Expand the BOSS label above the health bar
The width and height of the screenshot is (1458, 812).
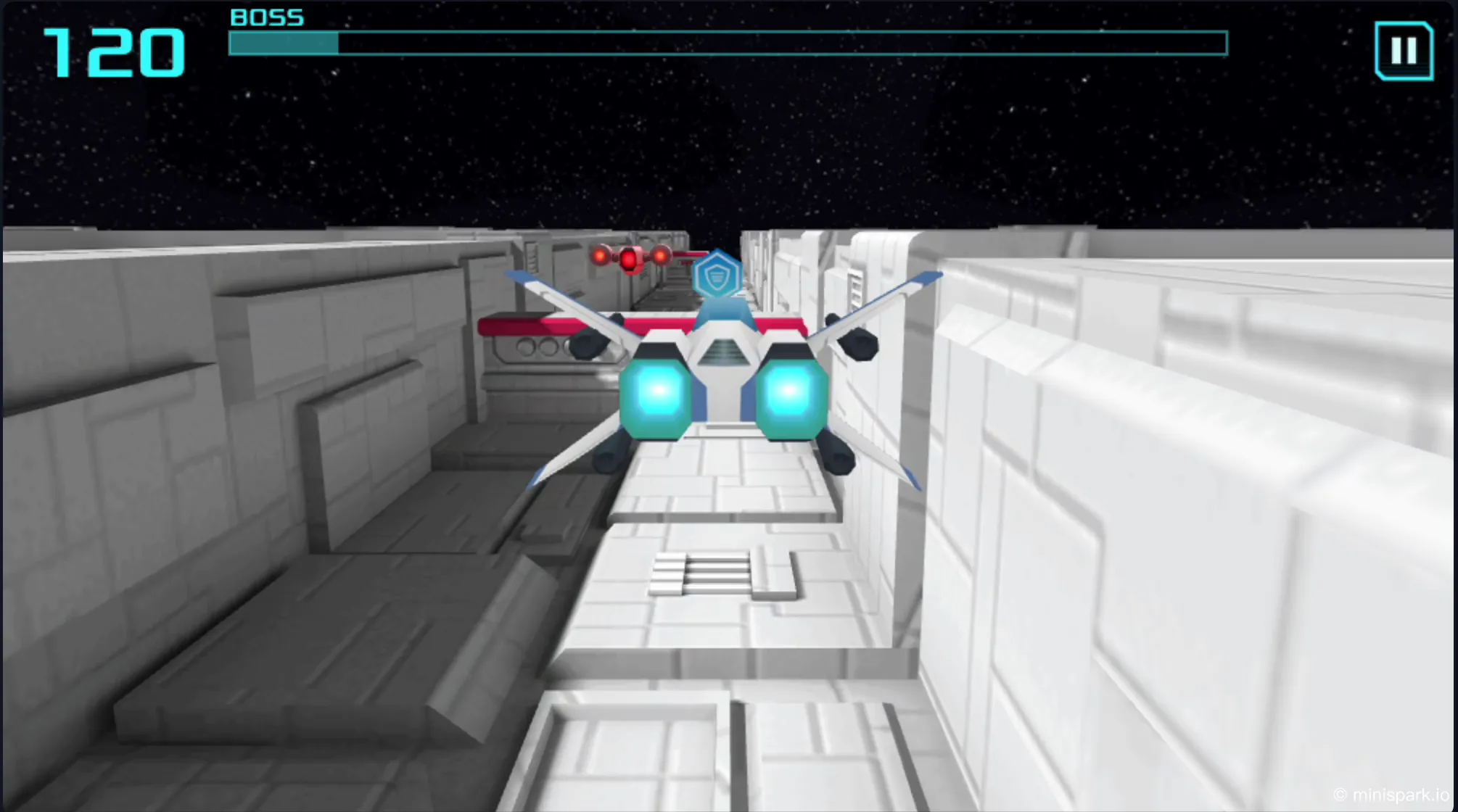pos(265,18)
